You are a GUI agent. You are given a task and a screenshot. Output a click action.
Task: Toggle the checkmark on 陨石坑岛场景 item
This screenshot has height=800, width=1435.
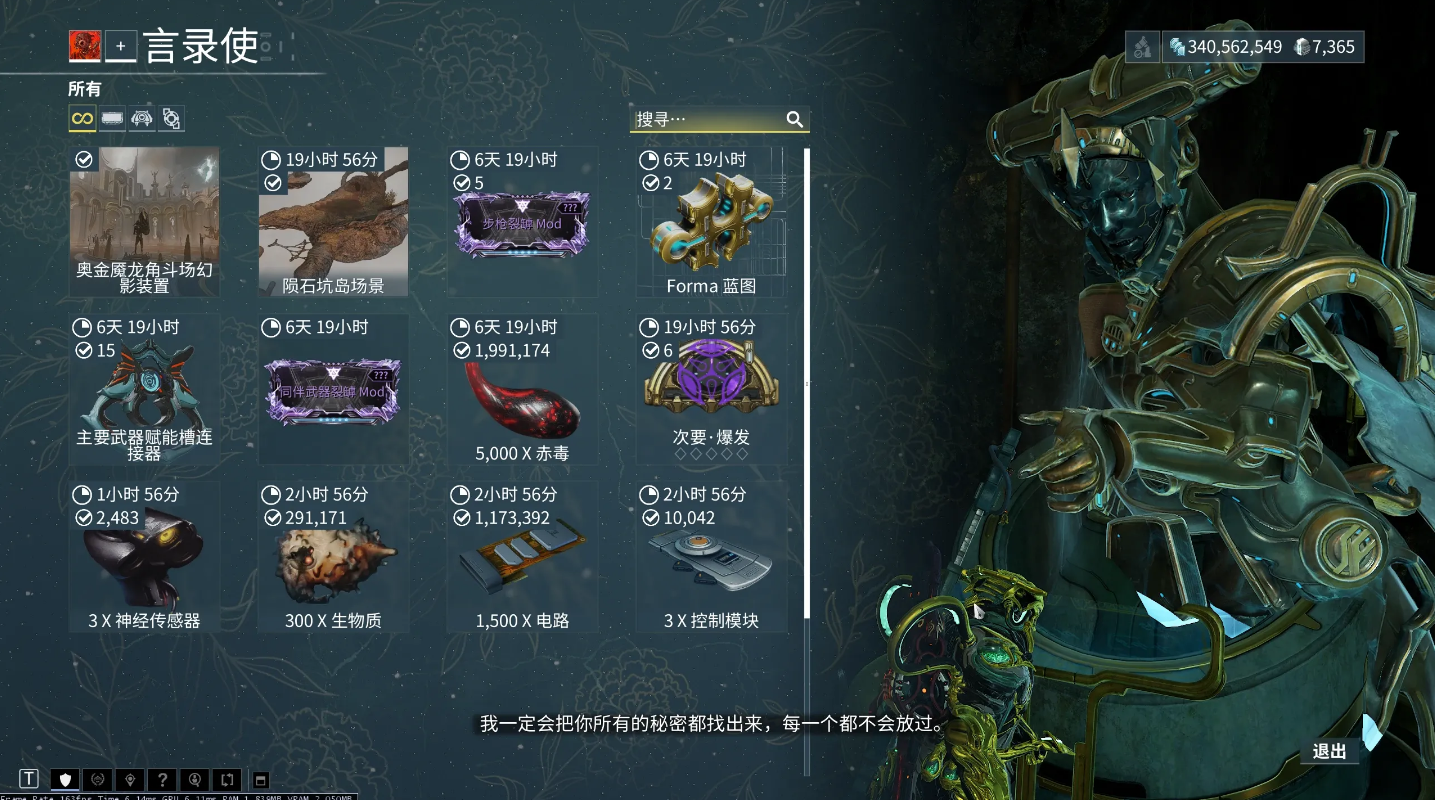click(x=272, y=182)
